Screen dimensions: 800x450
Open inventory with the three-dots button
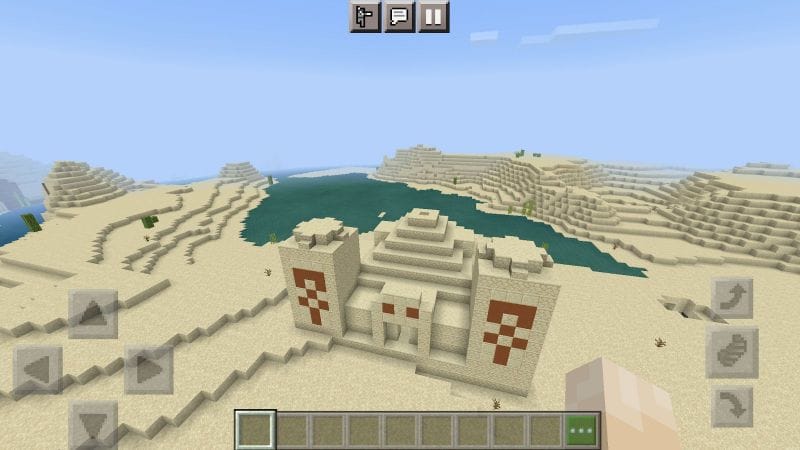(x=583, y=430)
